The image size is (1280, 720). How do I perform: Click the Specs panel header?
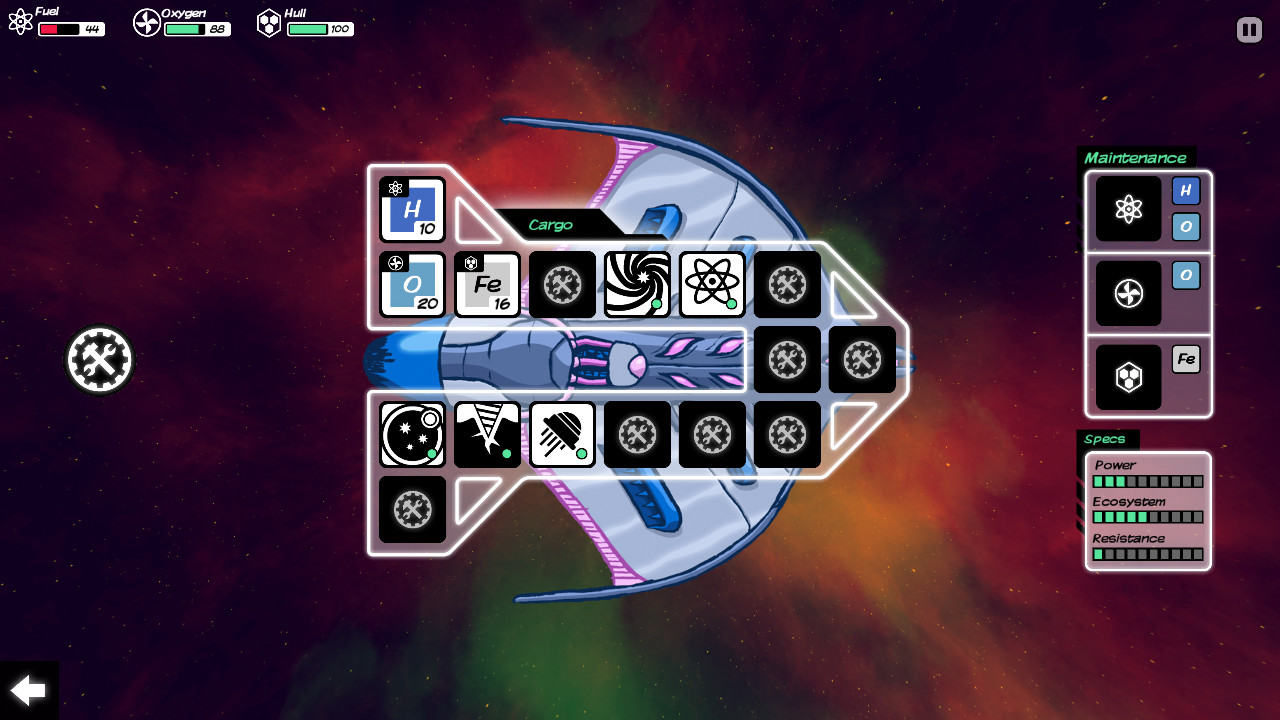1103,439
